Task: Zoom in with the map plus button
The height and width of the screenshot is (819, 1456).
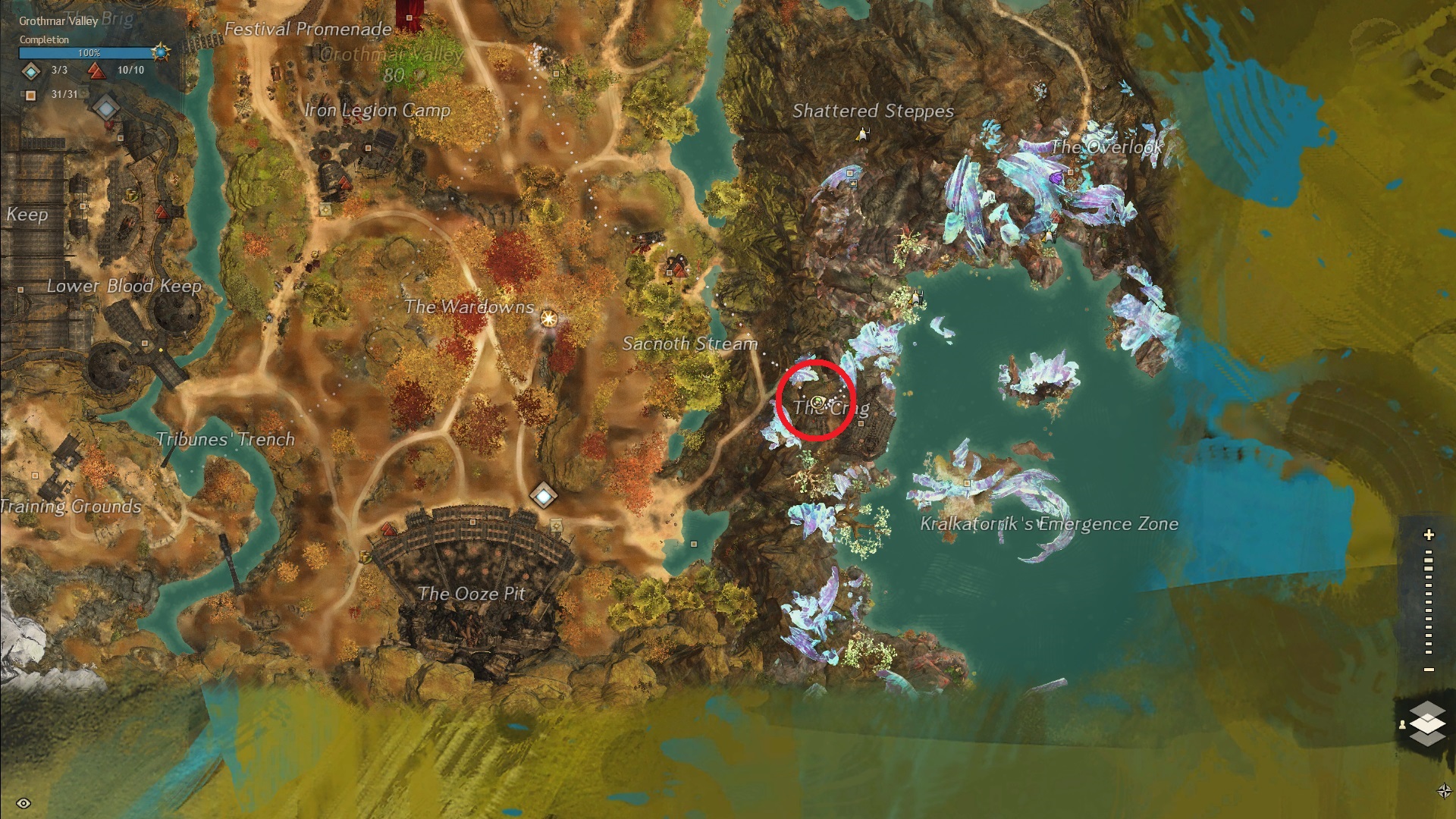Action: coord(1429,535)
